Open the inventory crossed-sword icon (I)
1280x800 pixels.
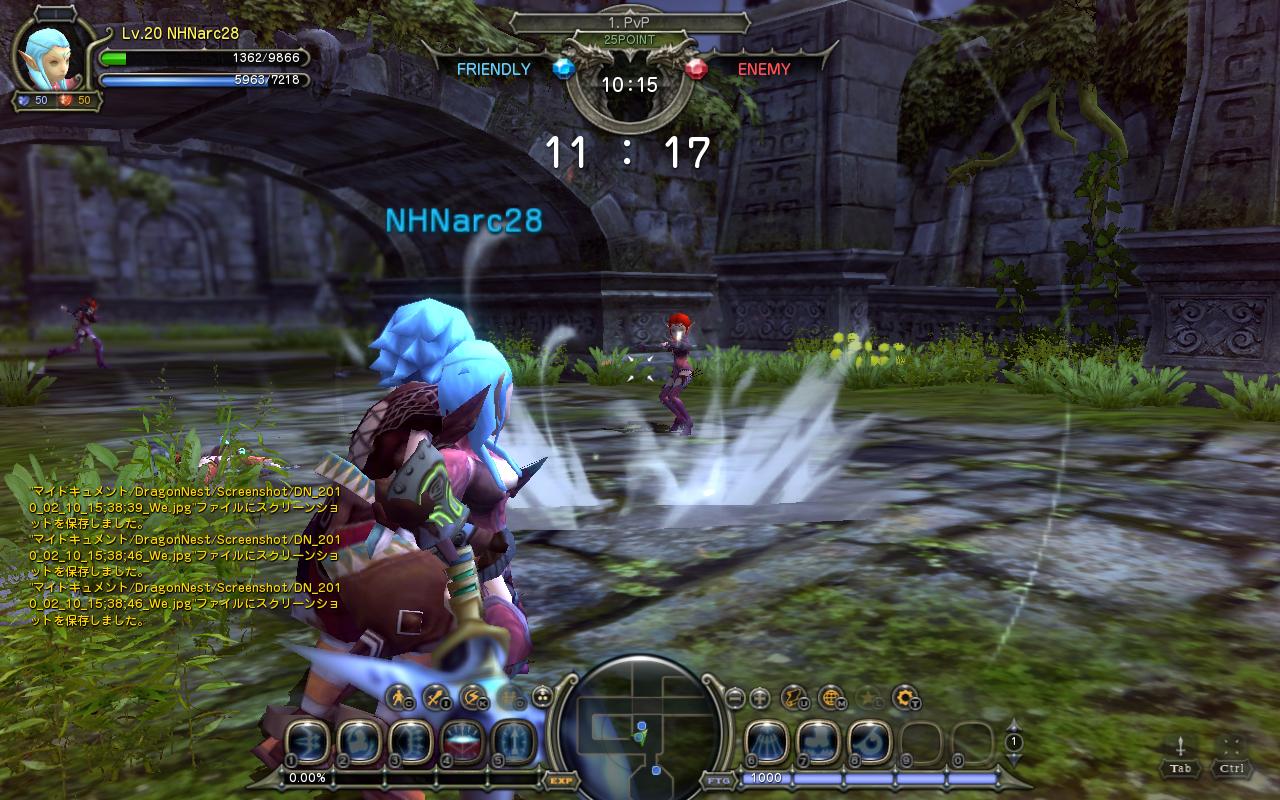[x=435, y=696]
